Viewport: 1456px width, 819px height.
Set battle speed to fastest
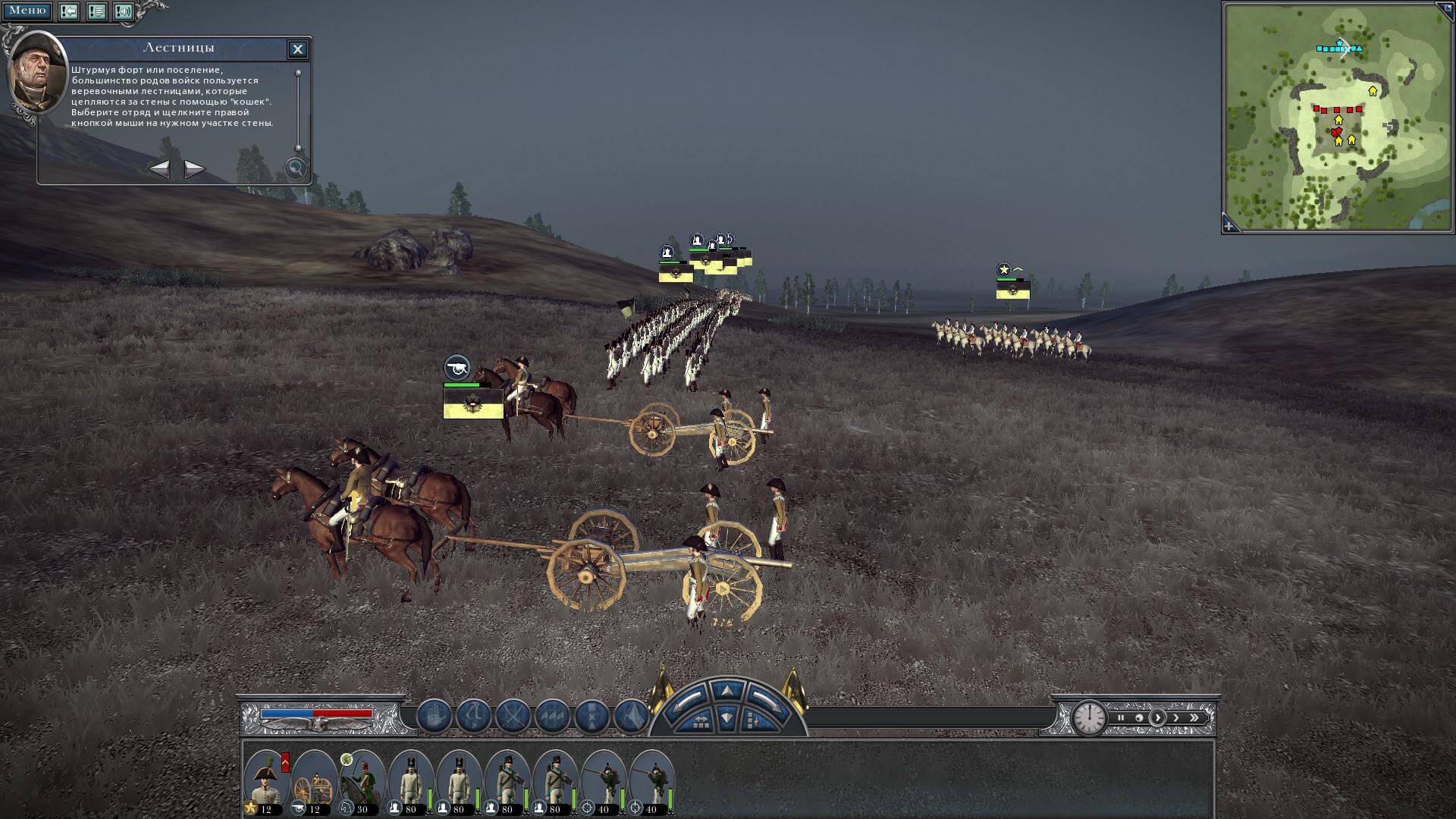(x=1195, y=717)
